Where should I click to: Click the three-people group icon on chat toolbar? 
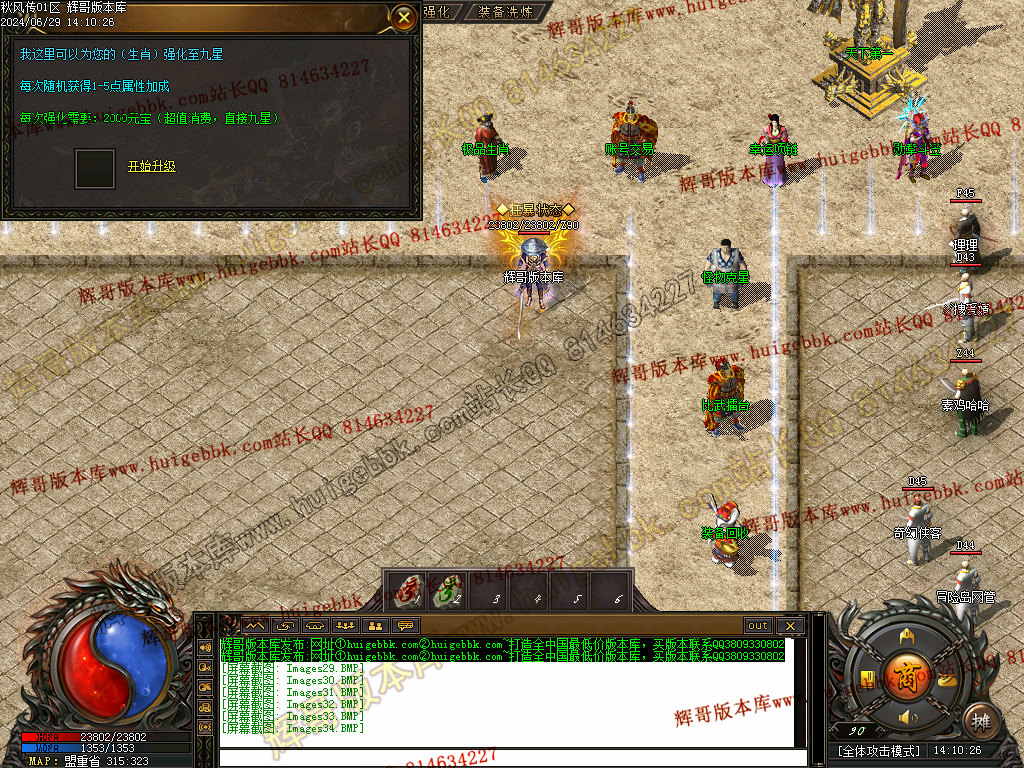(x=346, y=626)
